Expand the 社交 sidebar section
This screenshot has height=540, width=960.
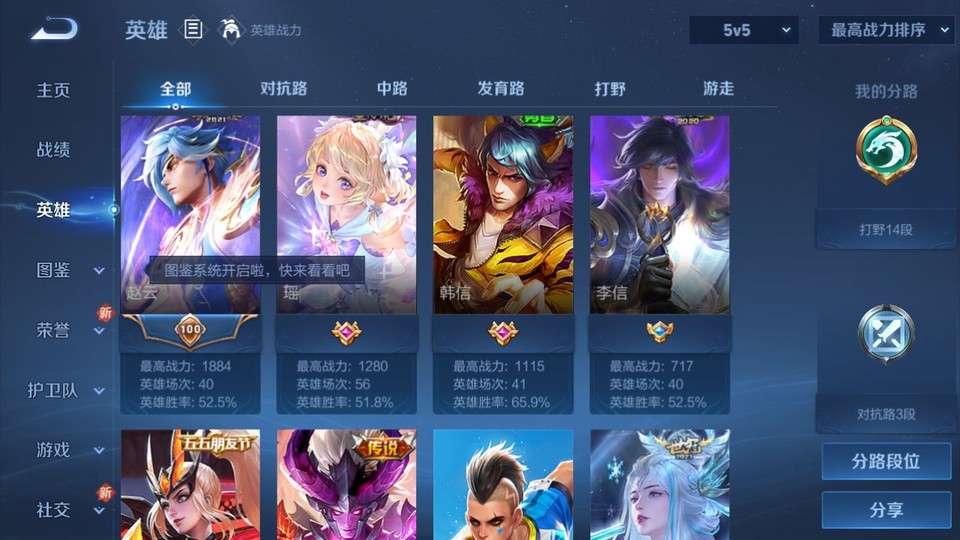point(68,510)
